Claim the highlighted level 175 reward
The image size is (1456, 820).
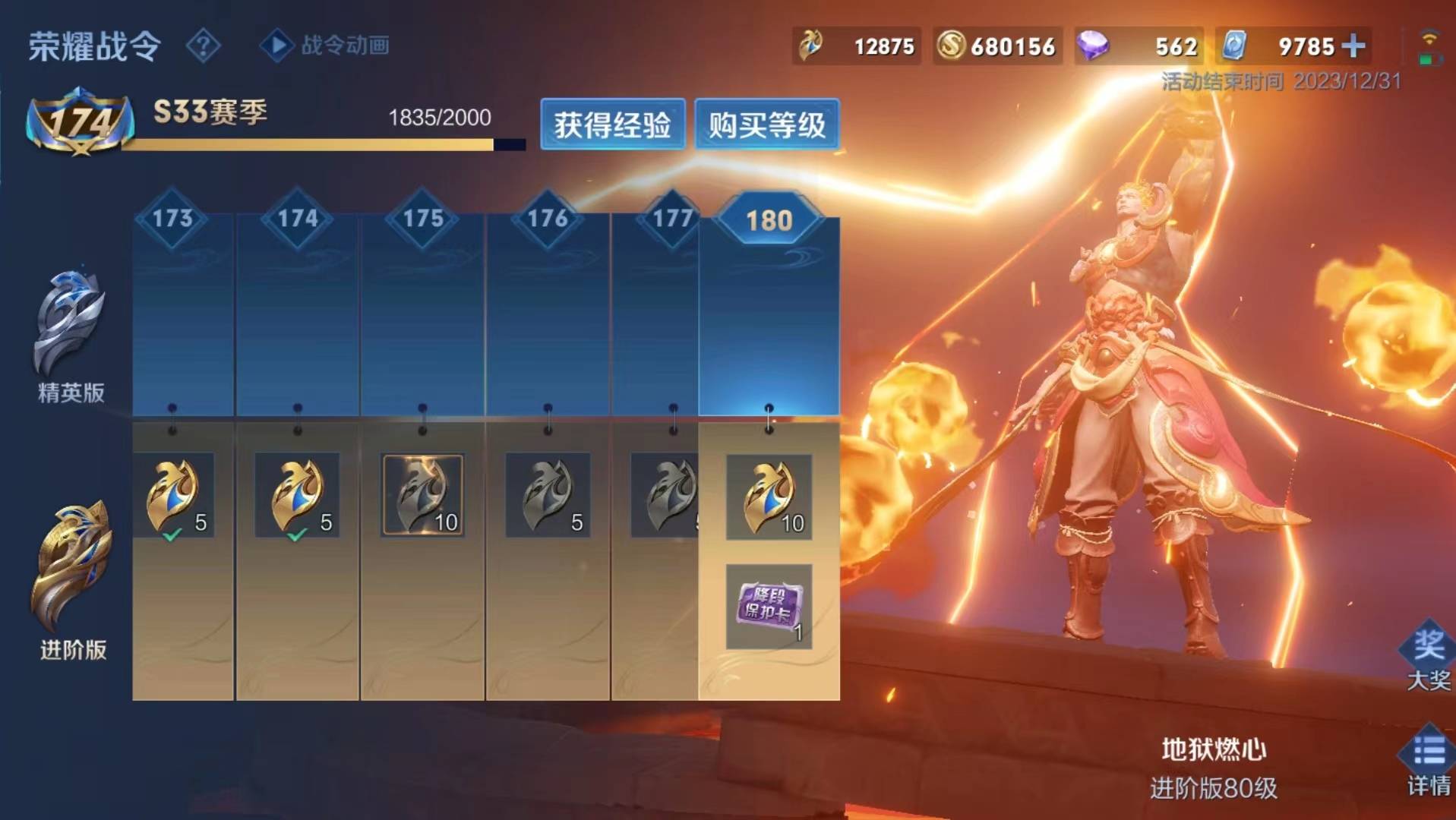pos(423,496)
